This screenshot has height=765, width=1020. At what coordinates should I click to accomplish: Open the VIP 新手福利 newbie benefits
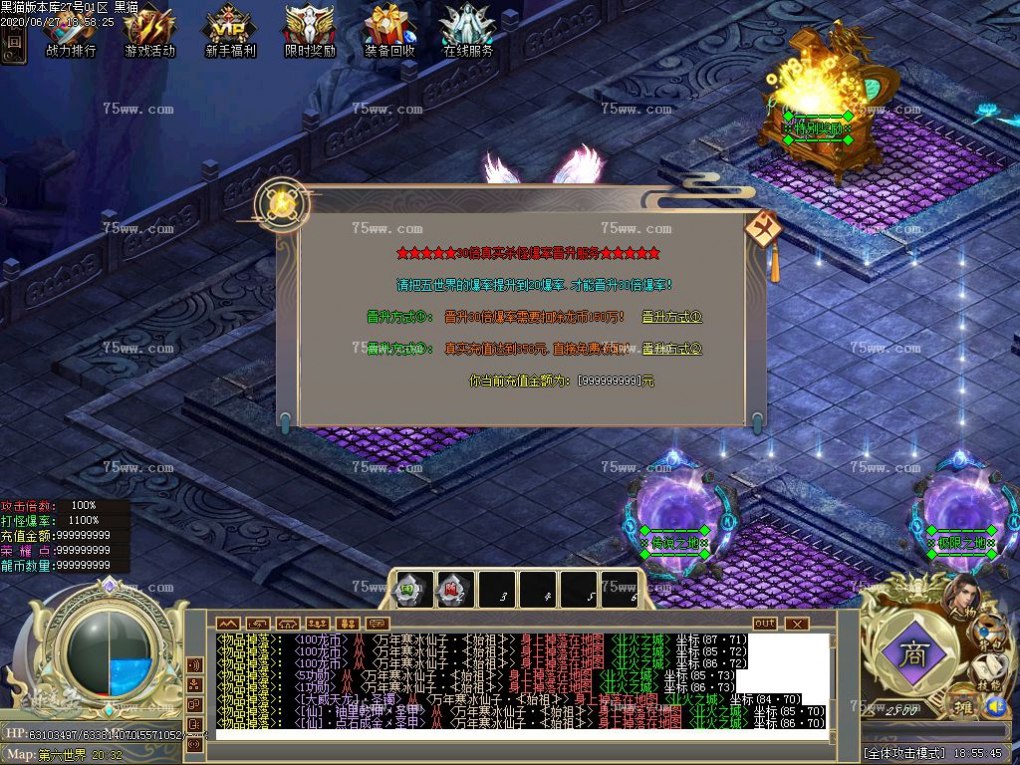(230, 30)
